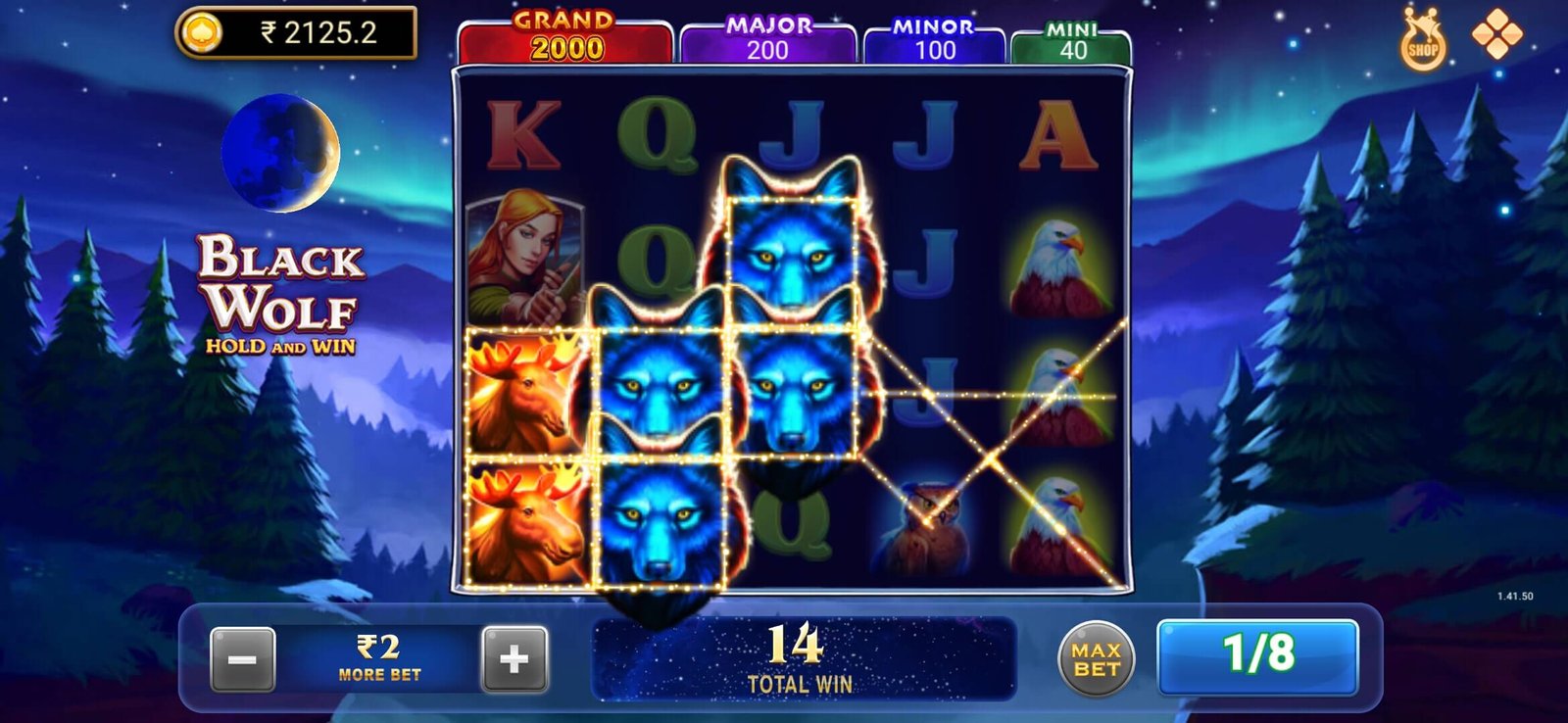
Task: Select the MINI 40 jackpot tab
Action: click(1074, 39)
